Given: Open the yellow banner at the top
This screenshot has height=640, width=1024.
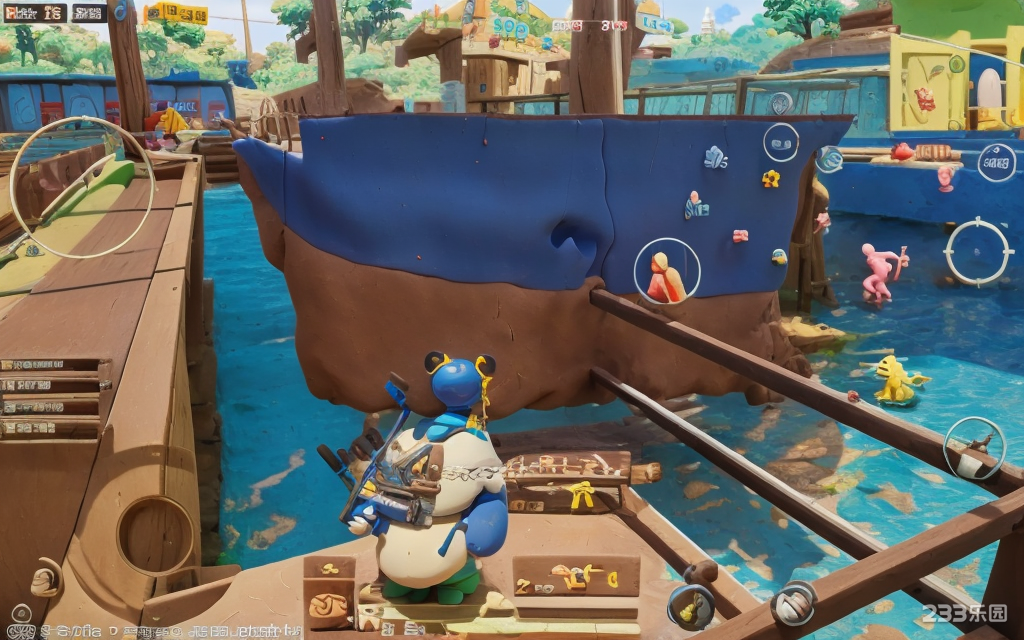Looking at the screenshot, I should pos(177,13).
